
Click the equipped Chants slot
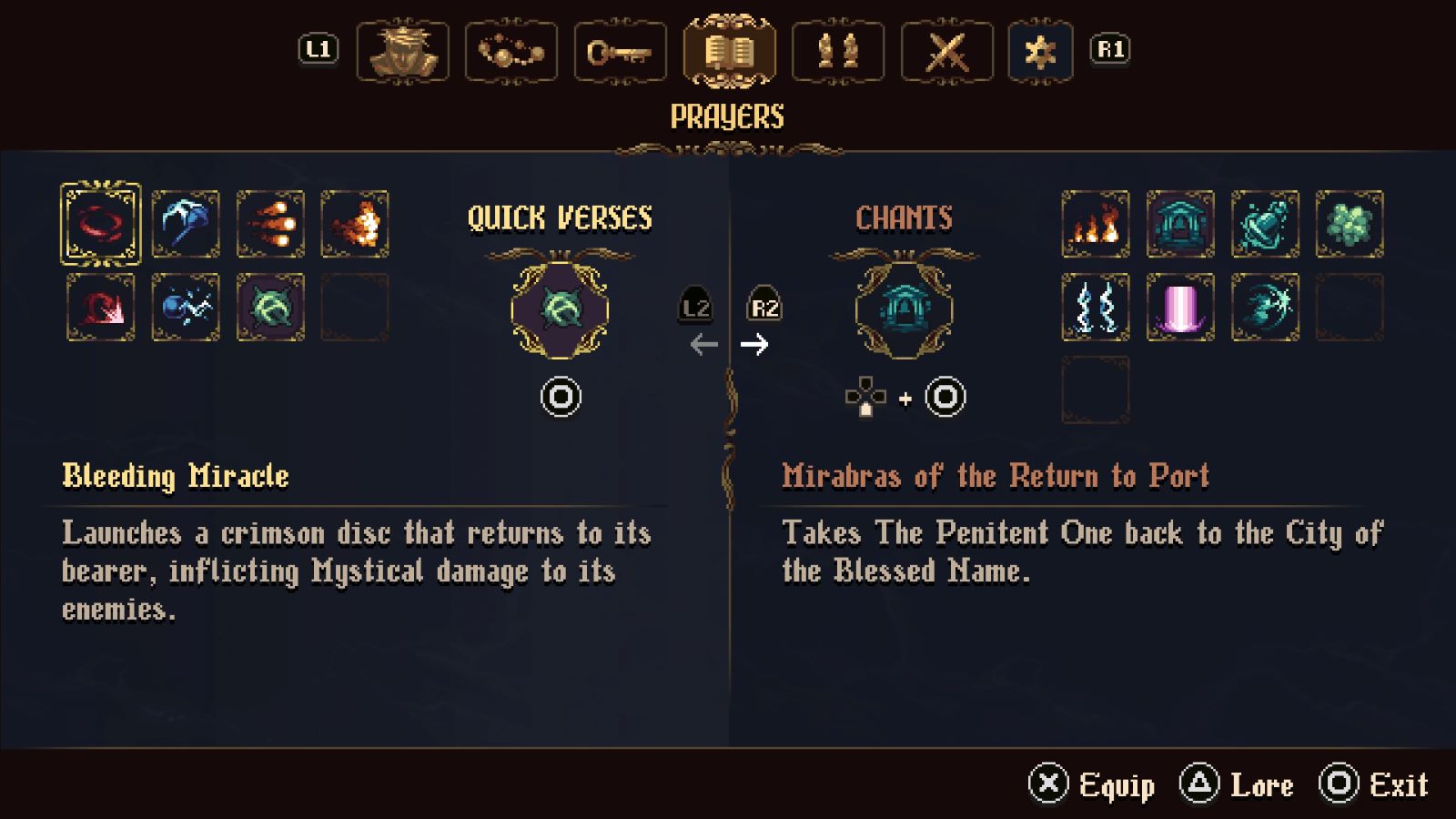(x=904, y=309)
